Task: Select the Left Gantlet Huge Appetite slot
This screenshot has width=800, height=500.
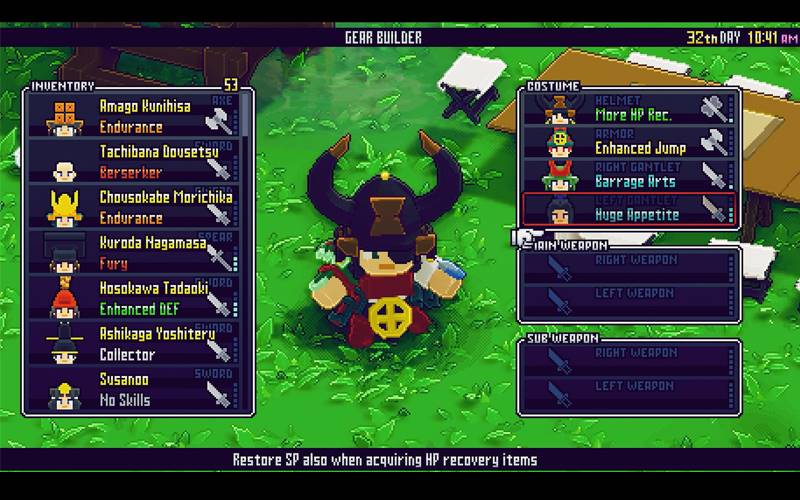Action: click(630, 207)
